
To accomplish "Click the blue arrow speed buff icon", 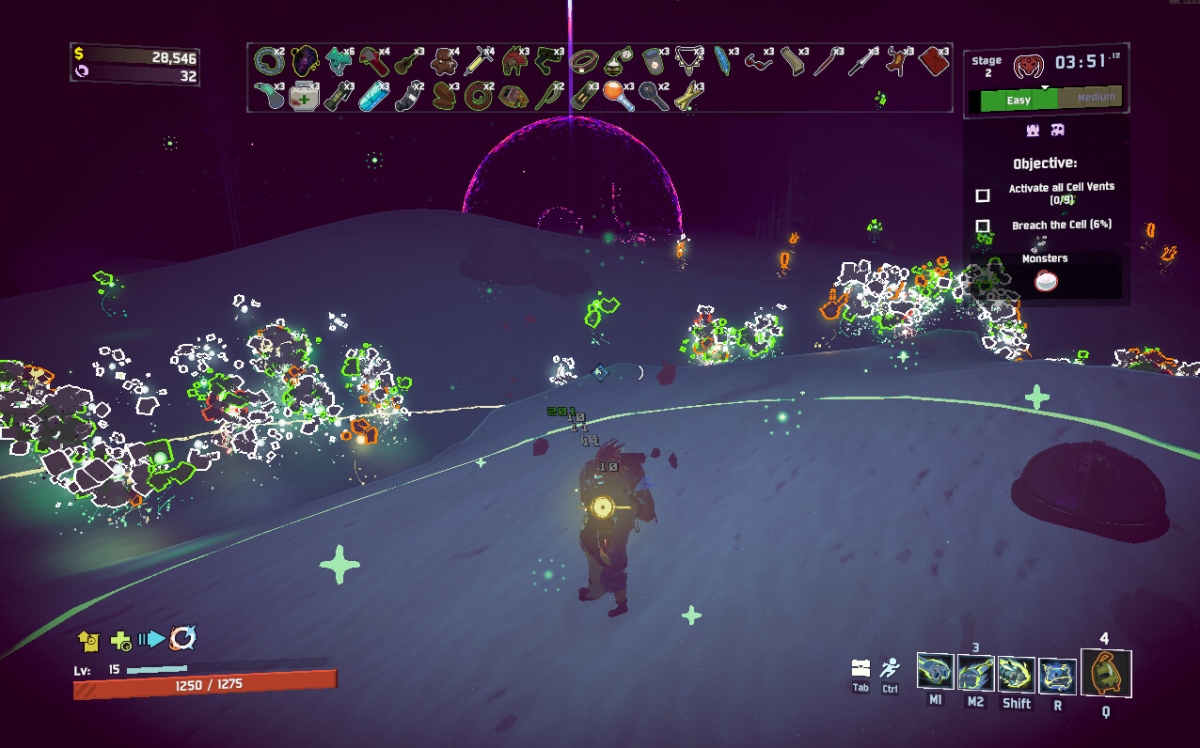I will (x=151, y=639).
